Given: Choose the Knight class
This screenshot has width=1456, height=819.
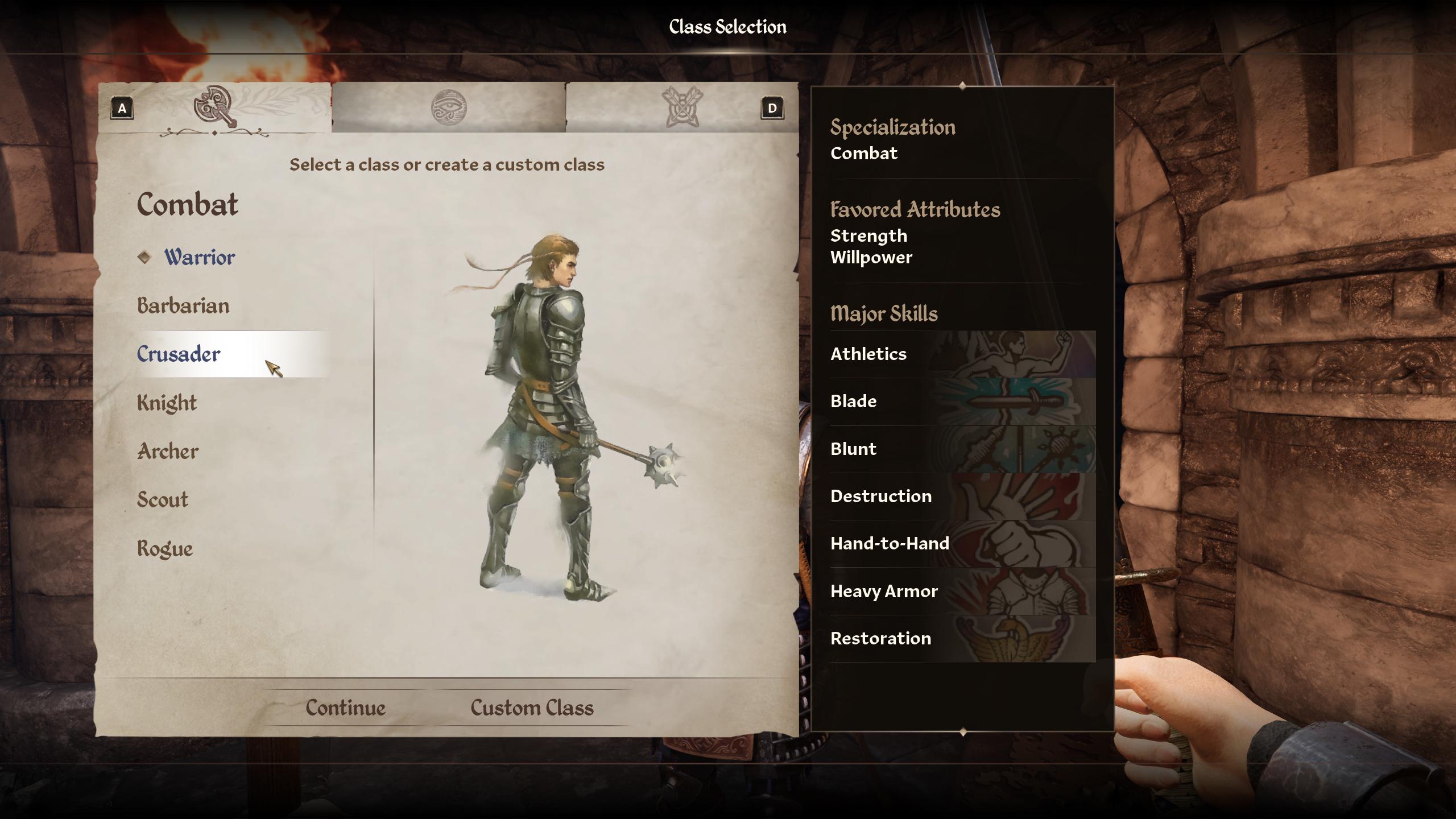Looking at the screenshot, I should pyautogui.click(x=166, y=403).
